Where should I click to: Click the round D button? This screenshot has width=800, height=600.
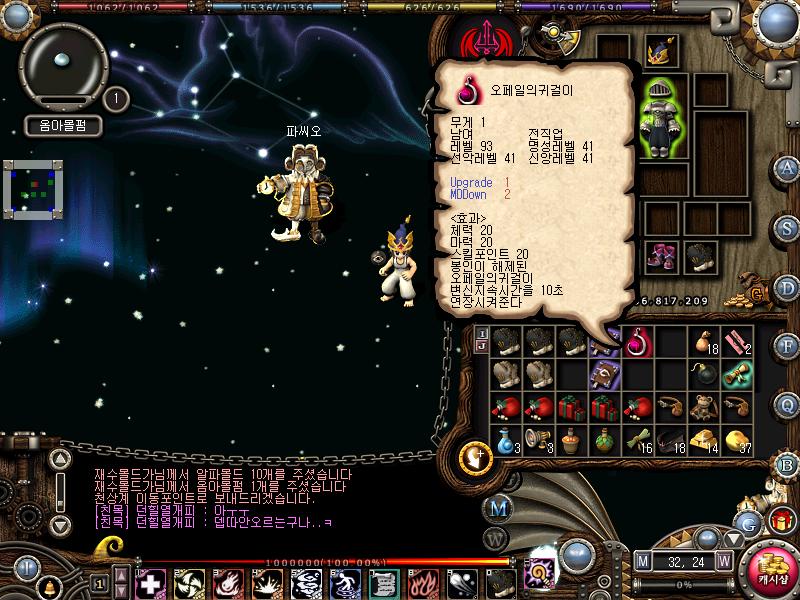point(788,287)
